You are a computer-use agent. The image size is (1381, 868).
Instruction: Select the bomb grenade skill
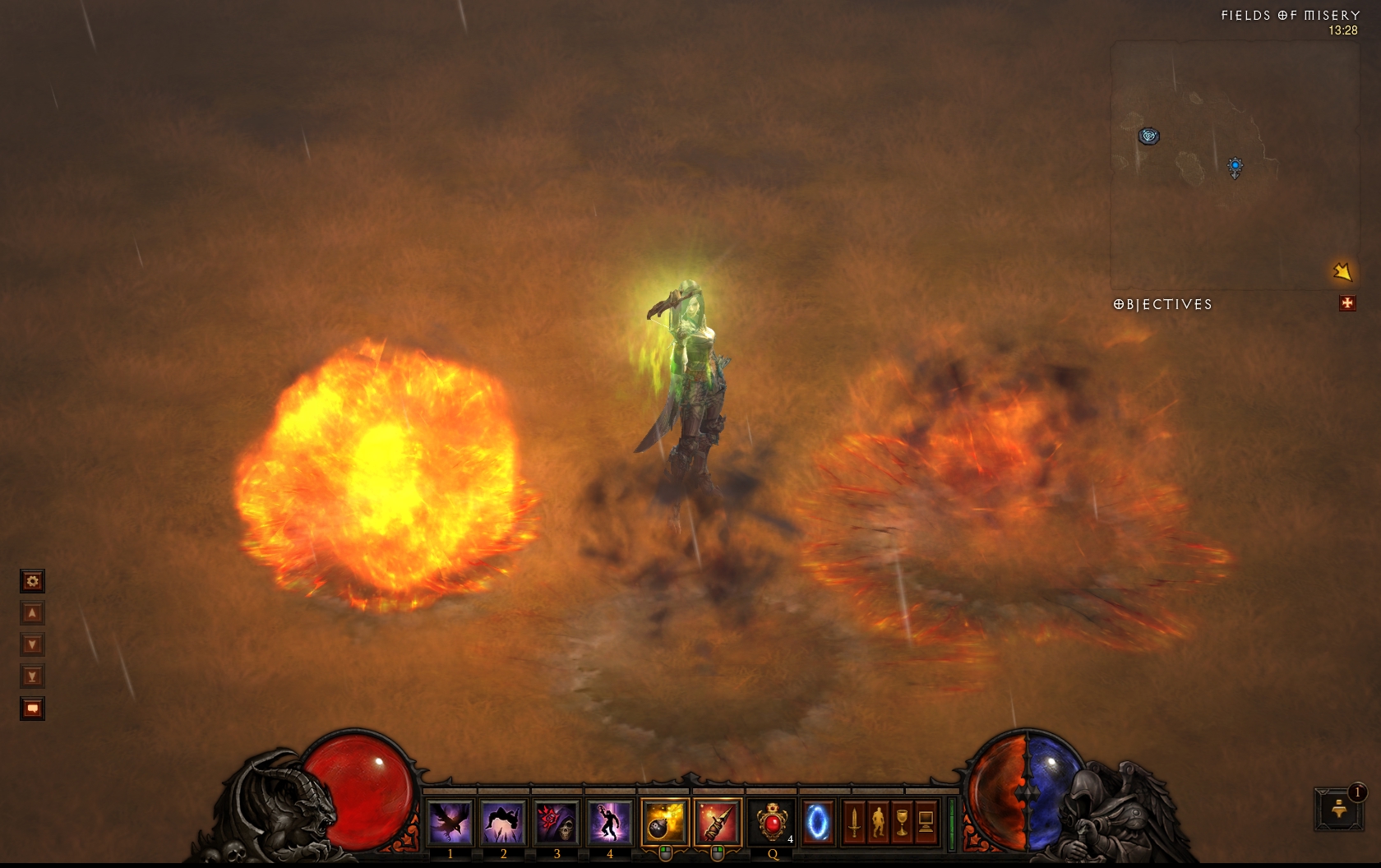tap(664, 821)
